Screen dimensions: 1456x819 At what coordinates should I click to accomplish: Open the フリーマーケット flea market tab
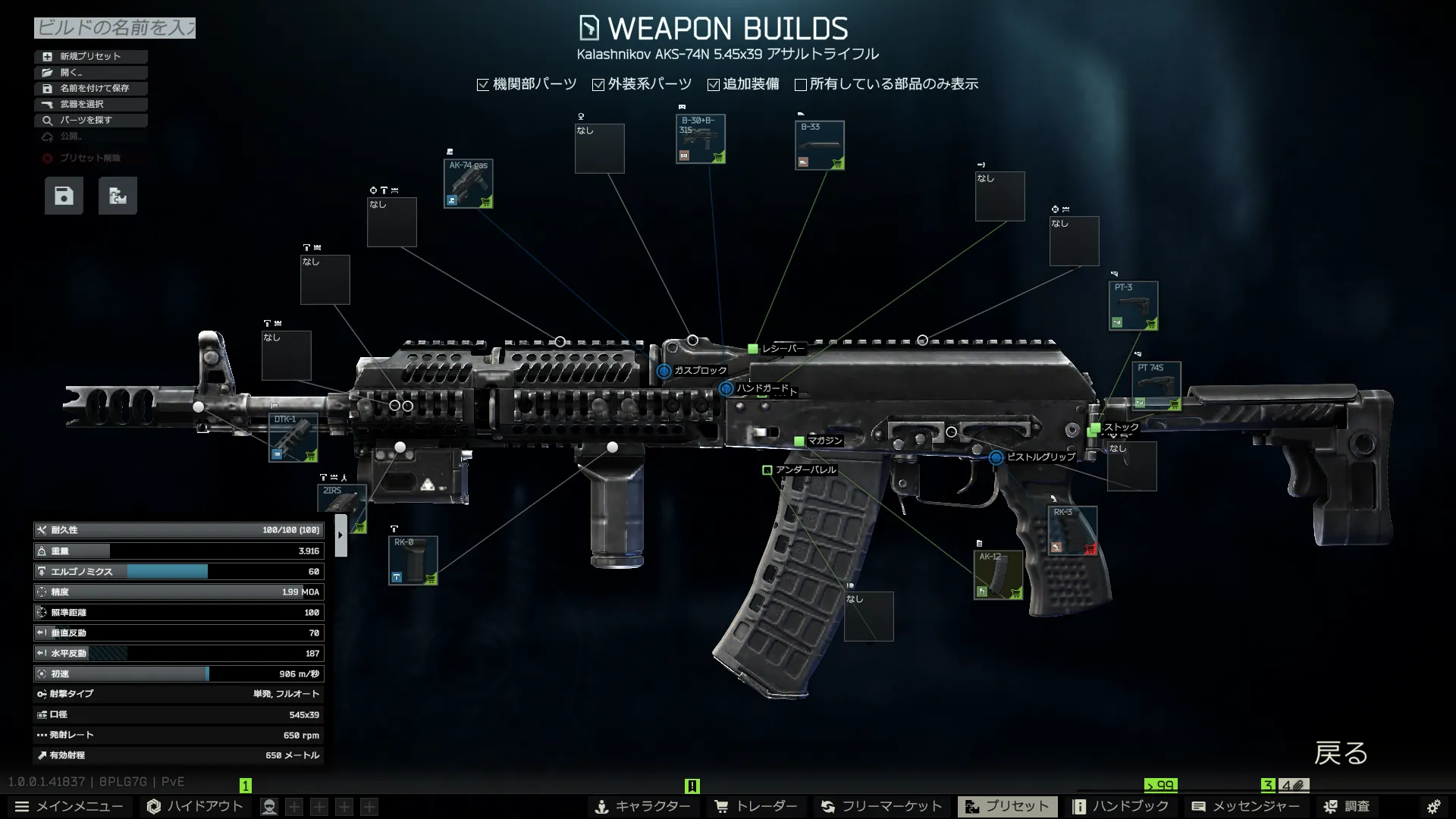[x=881, y=806]
